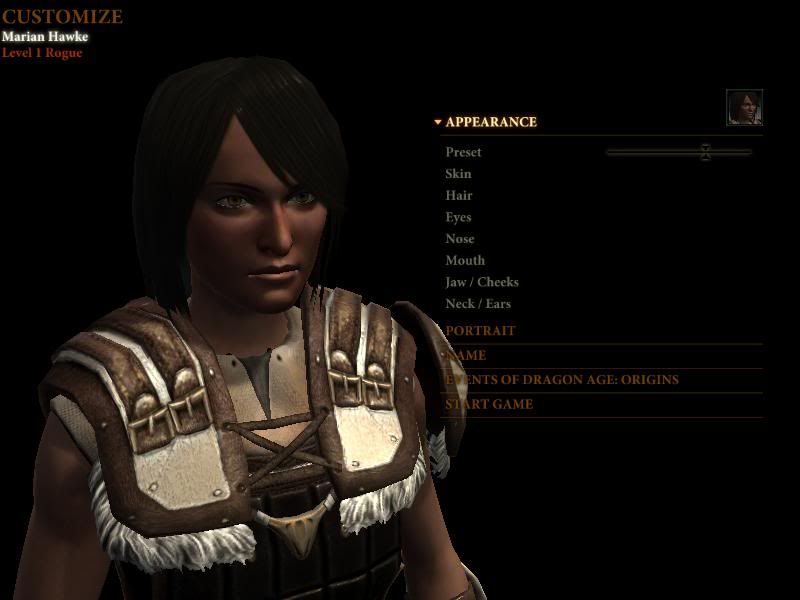Open Events of Dragon Age: Origins
The image size is (800, 600).
(562, 380)
